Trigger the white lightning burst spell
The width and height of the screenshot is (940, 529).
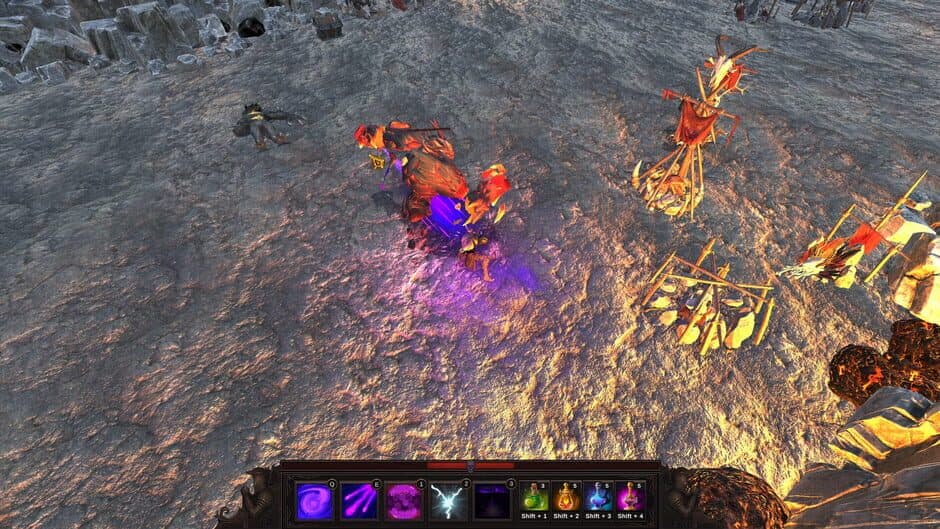(x=447, y=500)
